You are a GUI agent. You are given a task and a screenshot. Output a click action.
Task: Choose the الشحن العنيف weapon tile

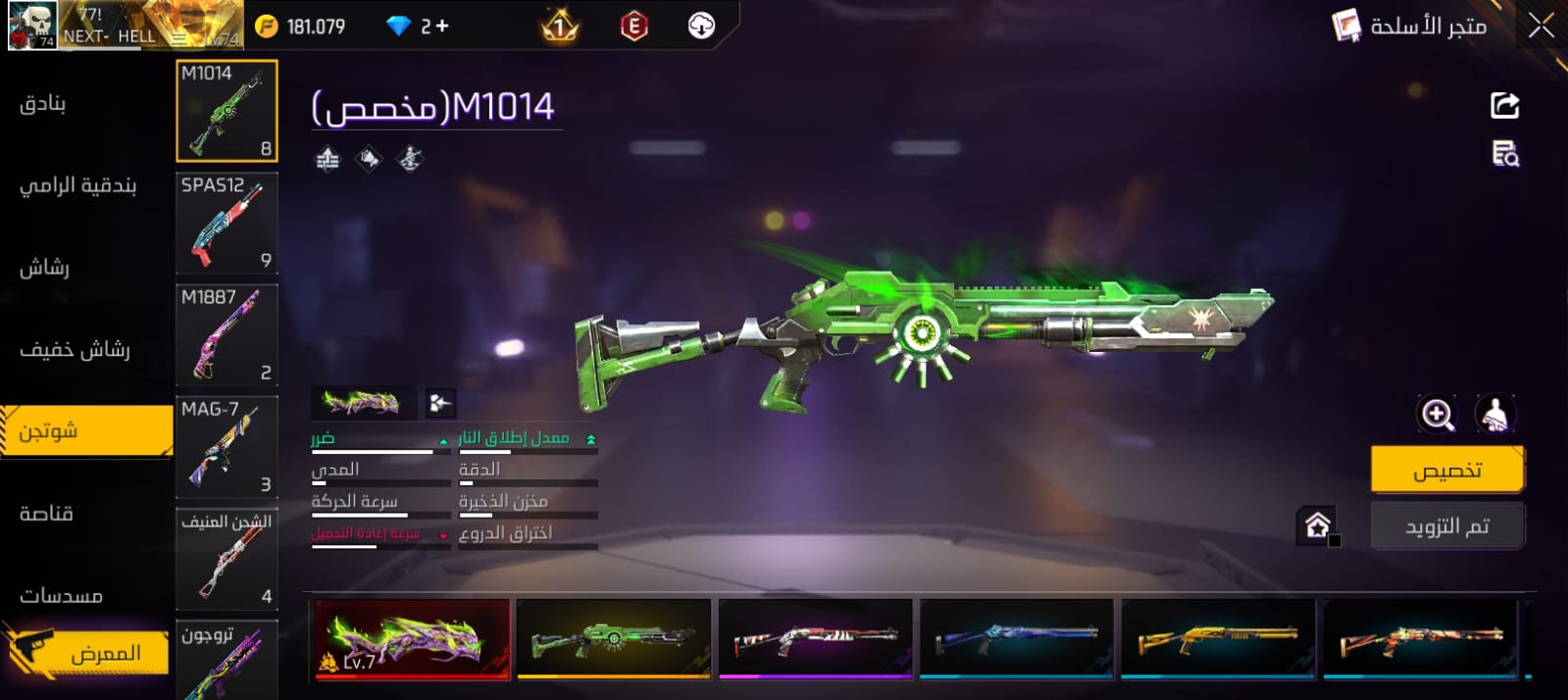227,559
